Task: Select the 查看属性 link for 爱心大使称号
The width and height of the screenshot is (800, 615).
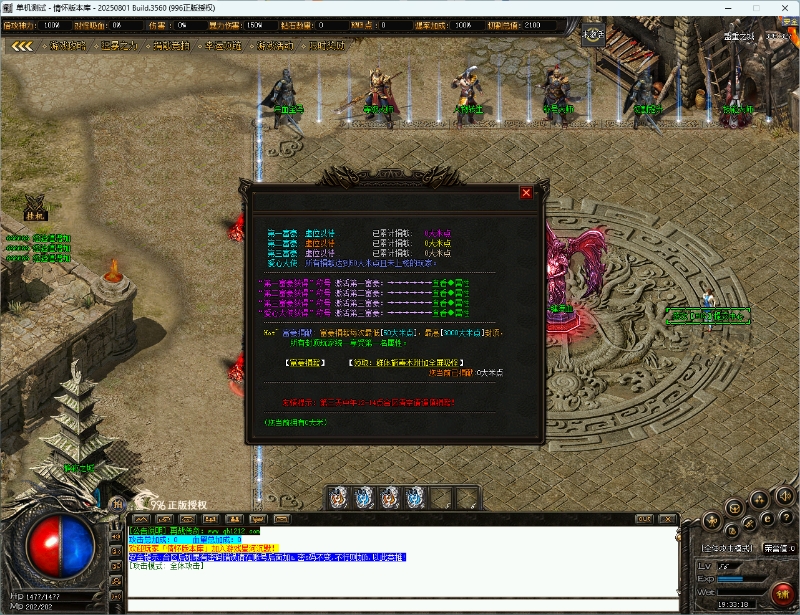Action: click(451, 310)
